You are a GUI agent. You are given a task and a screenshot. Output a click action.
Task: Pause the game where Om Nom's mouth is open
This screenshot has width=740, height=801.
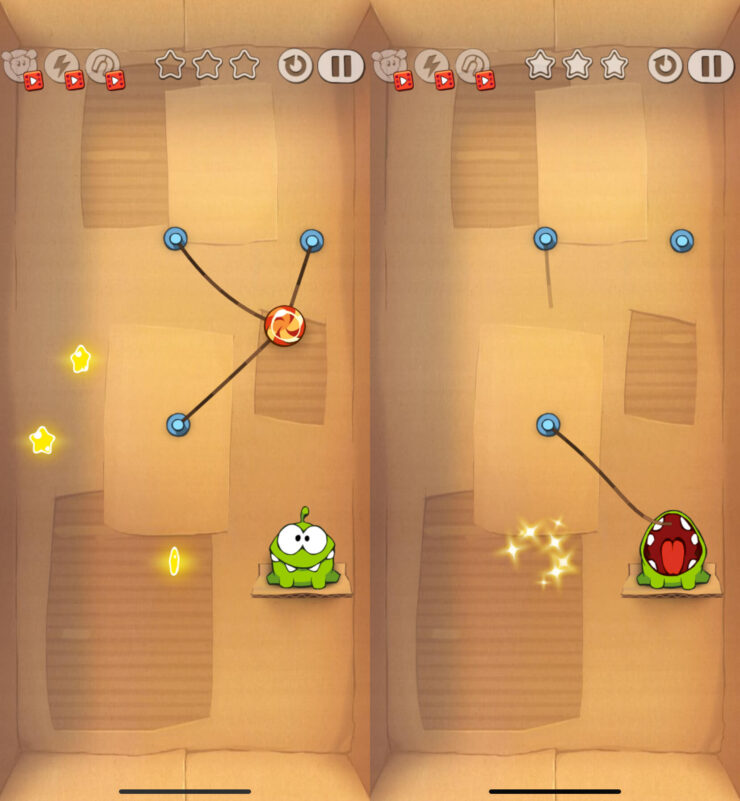[710, 66]
